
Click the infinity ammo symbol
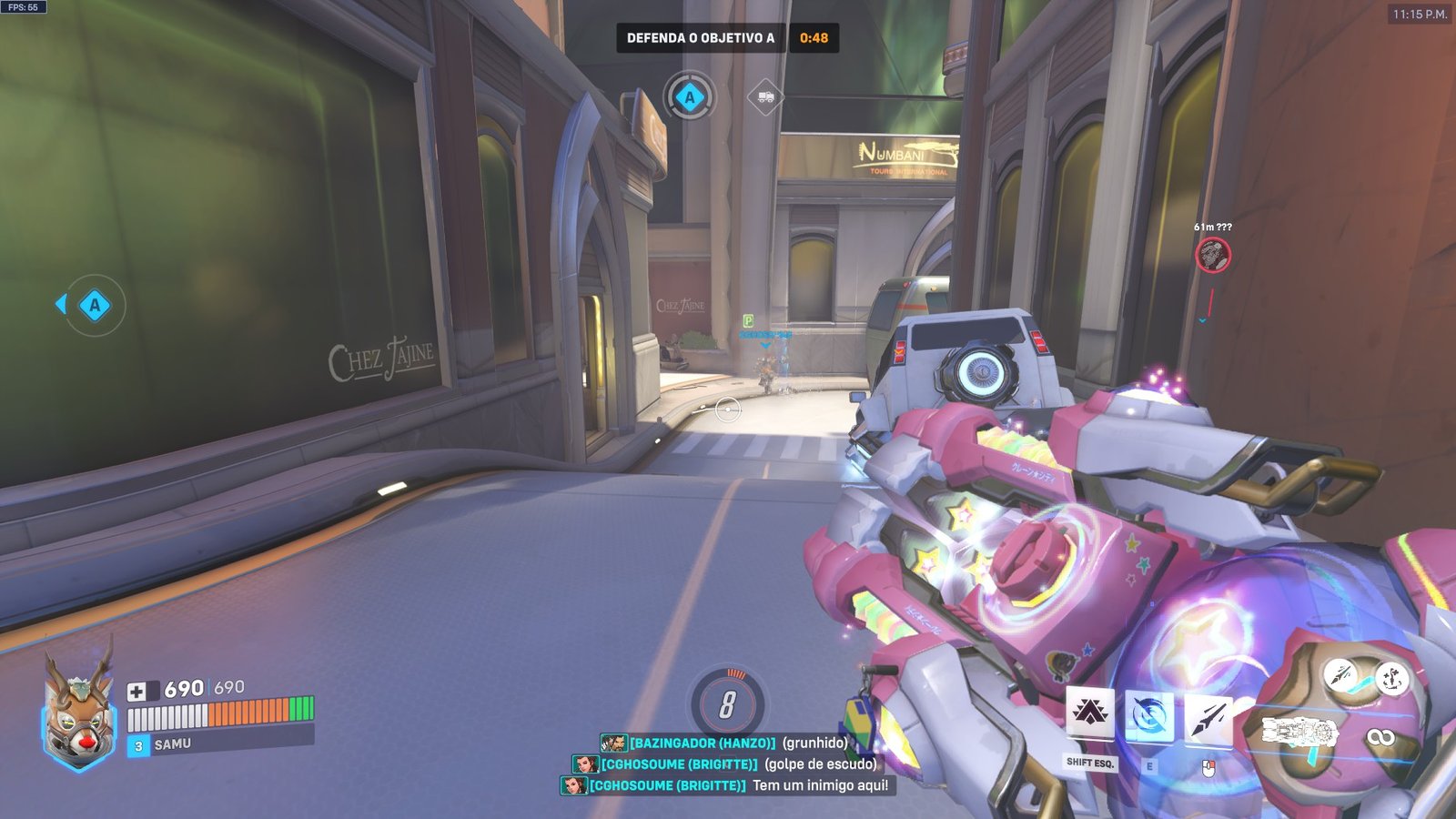point(1380,736)
